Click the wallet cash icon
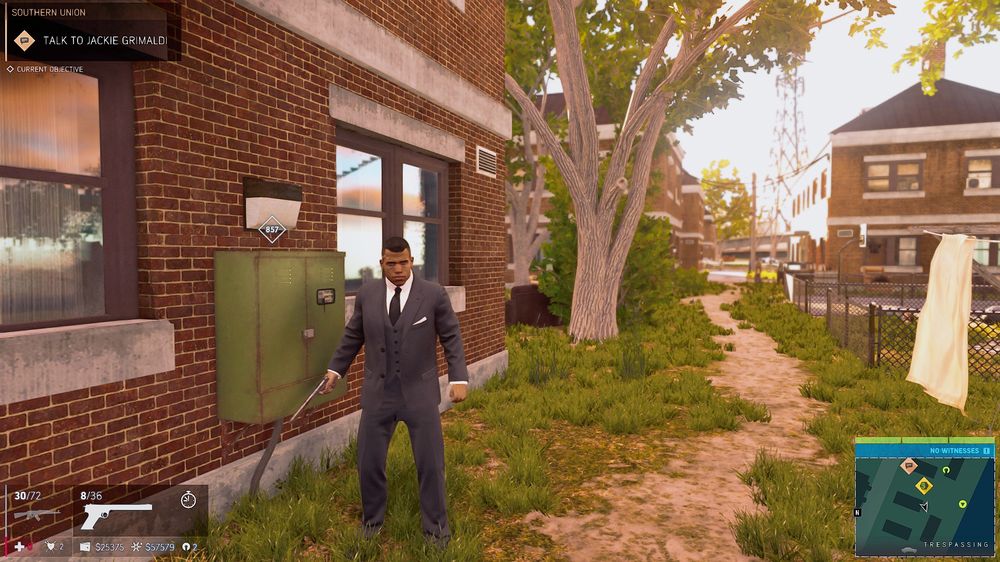The width and height of the screenshot is (1000, 562). 85,547
